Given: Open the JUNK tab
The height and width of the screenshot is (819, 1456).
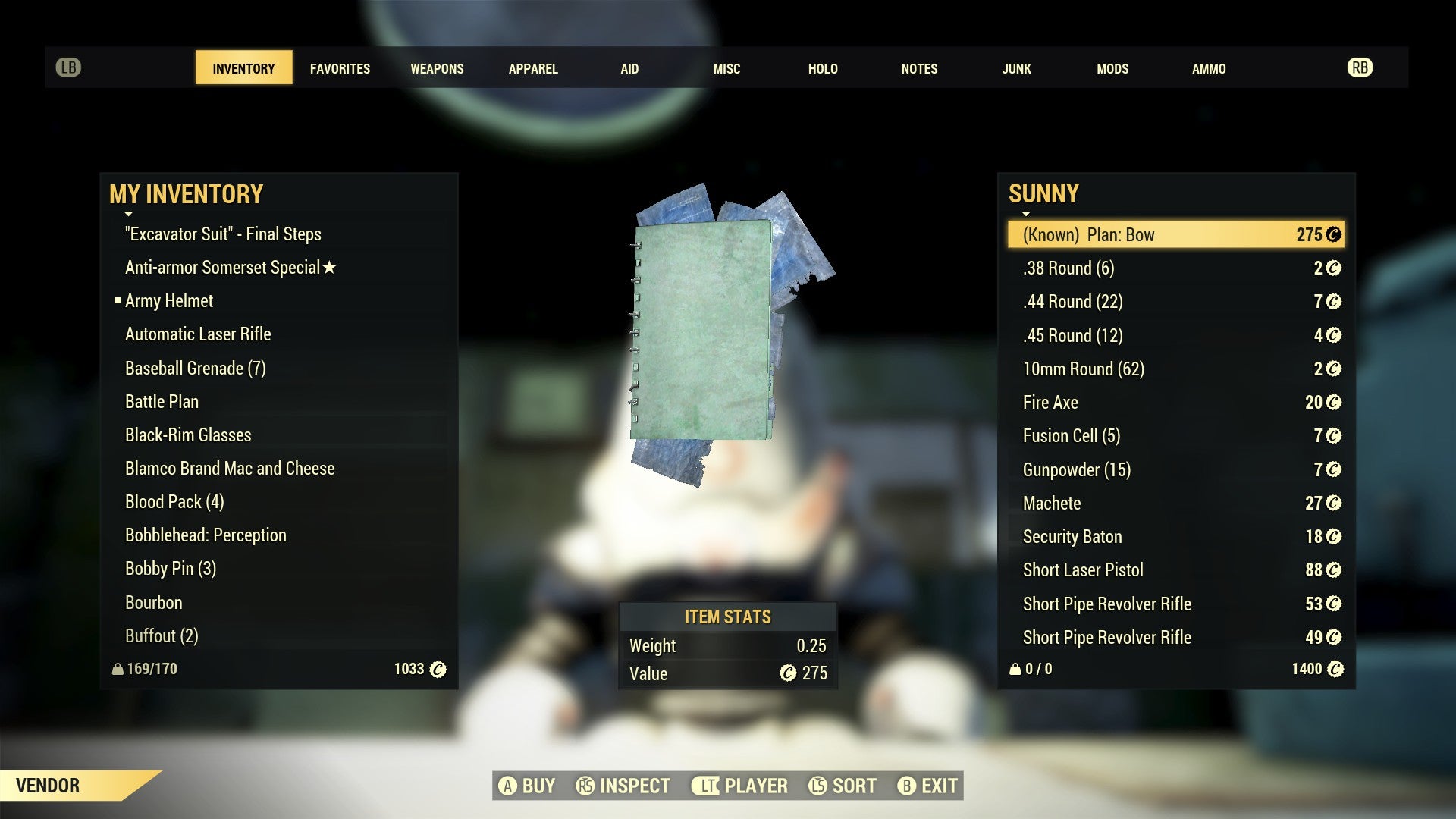Looking at the screenshot, I should 1016,68.
